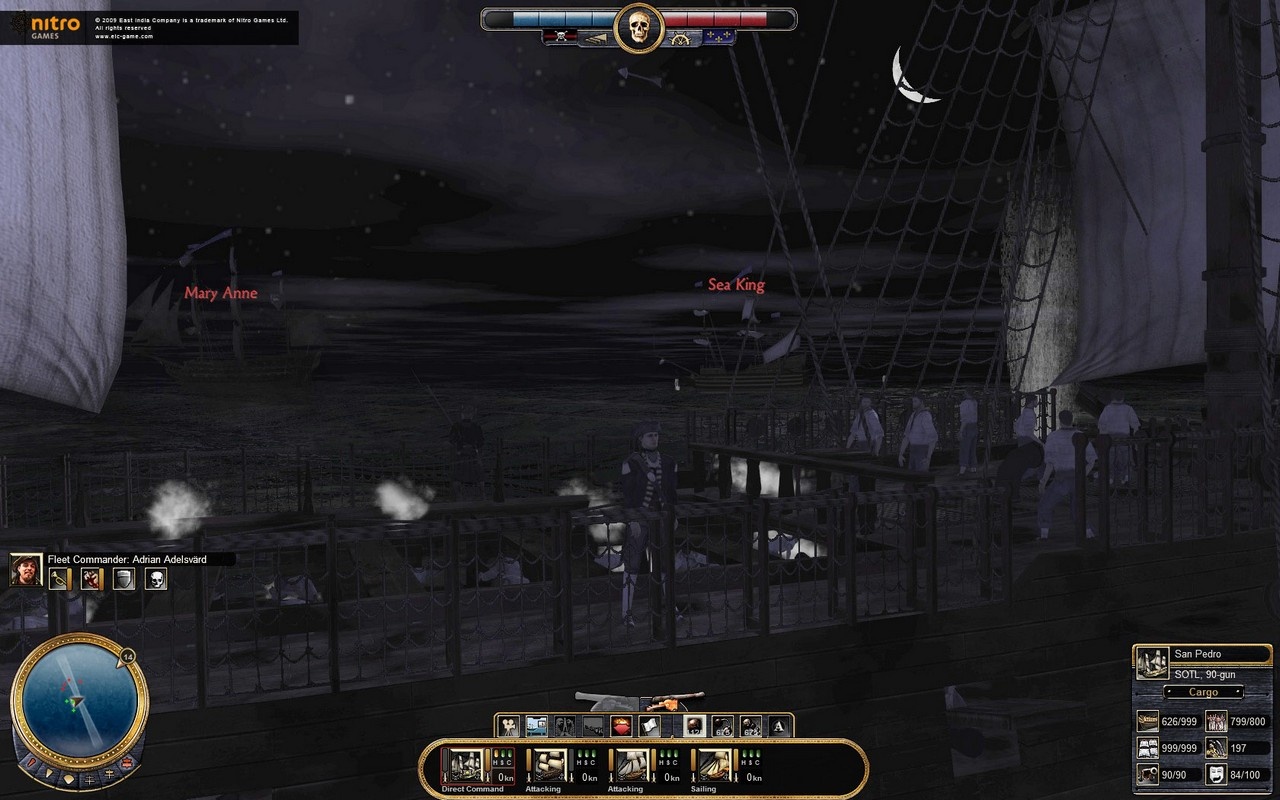Click the trumpet icon next to Adrian Adelsvärd
The image size is (1280, 800).
click(59, 578)
